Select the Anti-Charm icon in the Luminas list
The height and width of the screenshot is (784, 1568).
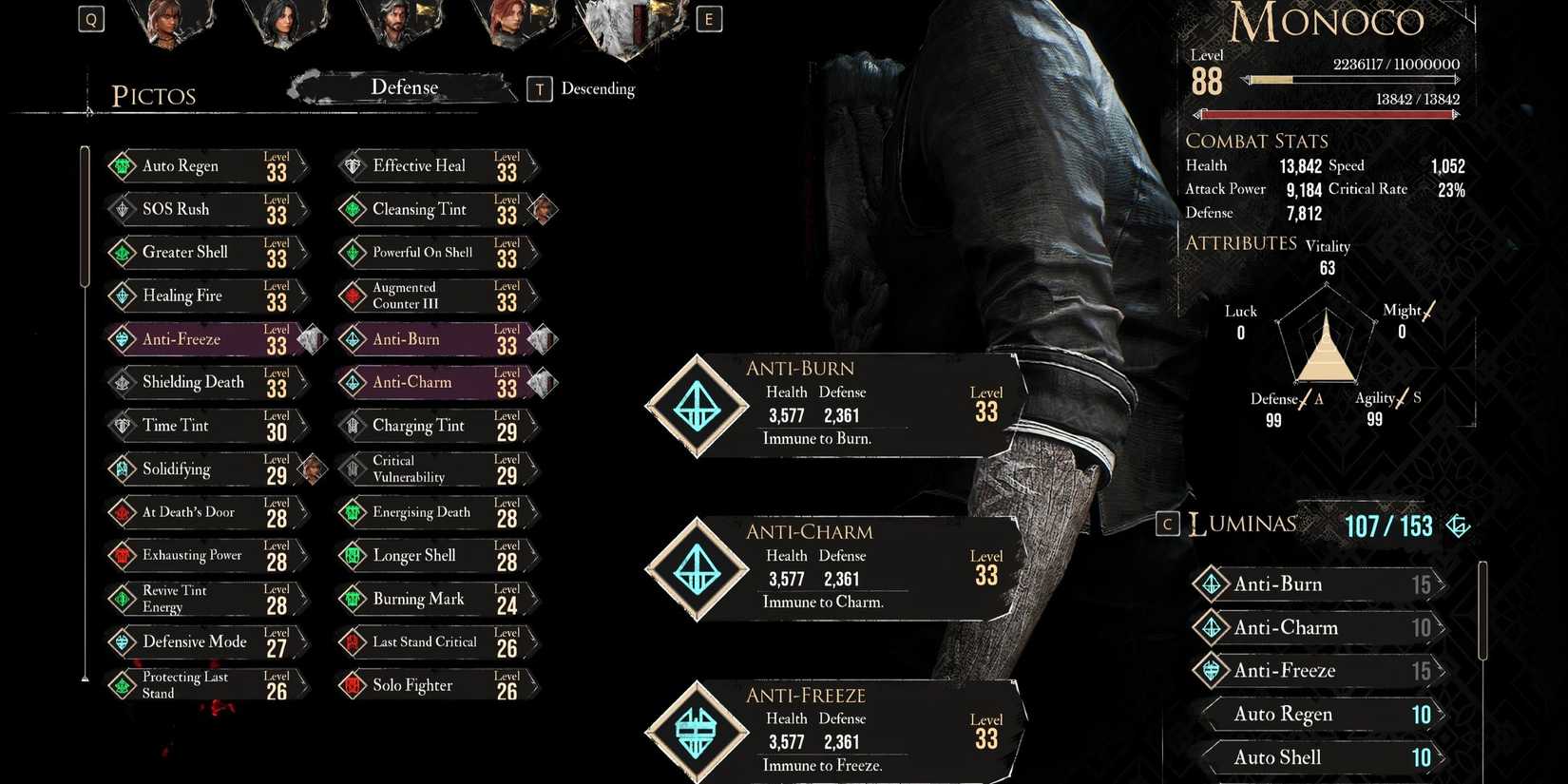[1210, 627]
